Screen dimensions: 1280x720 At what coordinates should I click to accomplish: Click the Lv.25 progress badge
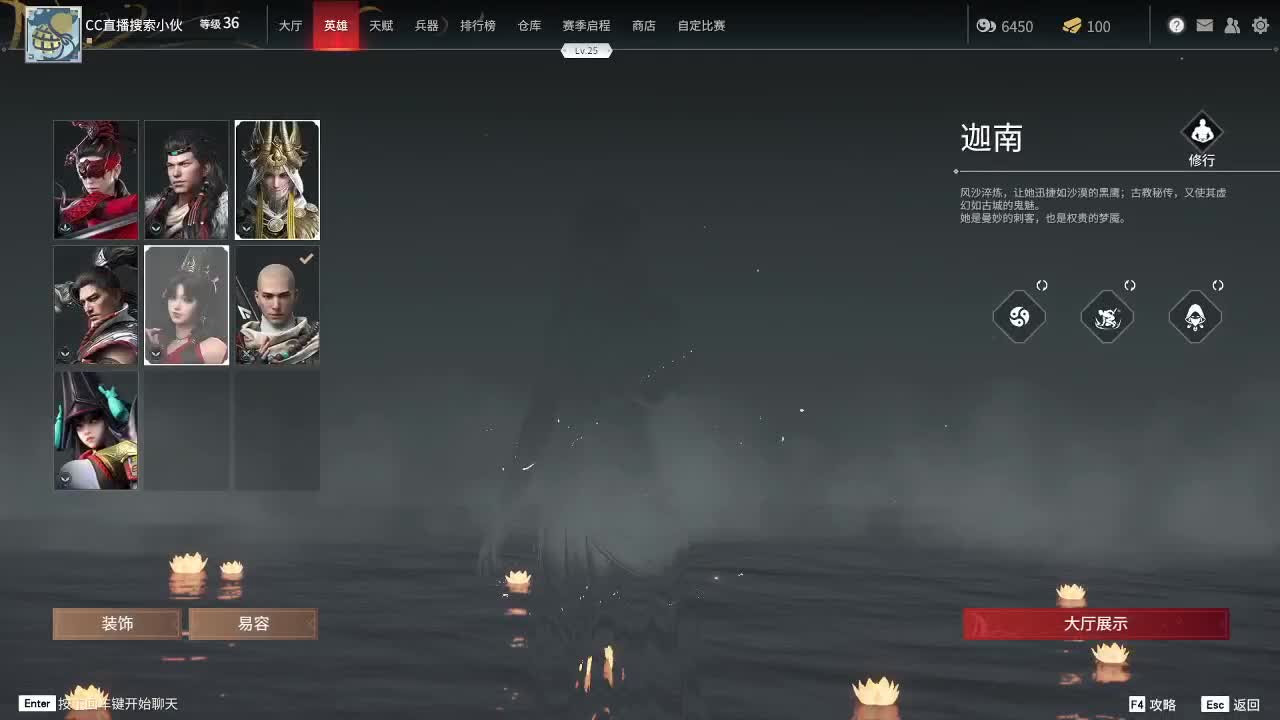[586, 50]
